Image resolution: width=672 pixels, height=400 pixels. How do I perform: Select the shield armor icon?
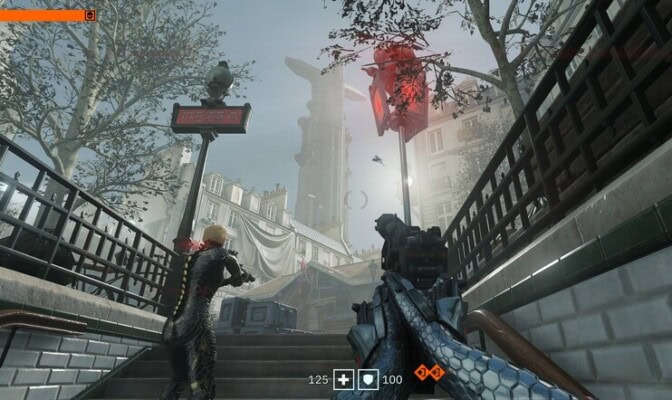point(368,379)
